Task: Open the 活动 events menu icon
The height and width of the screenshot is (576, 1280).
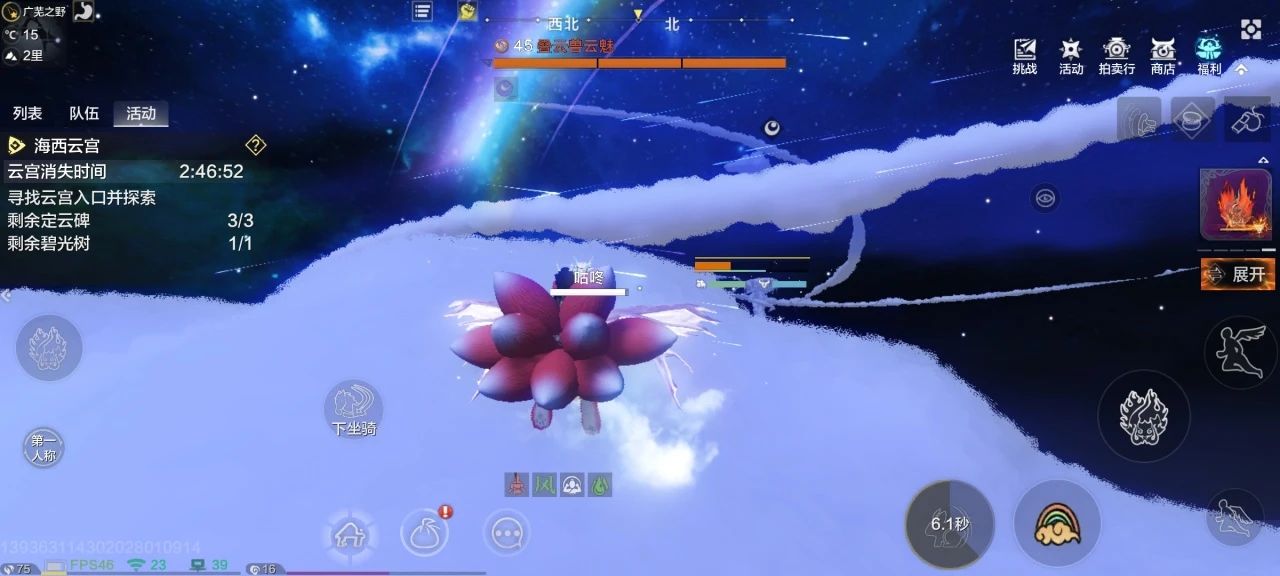Action: (1071, 56)
